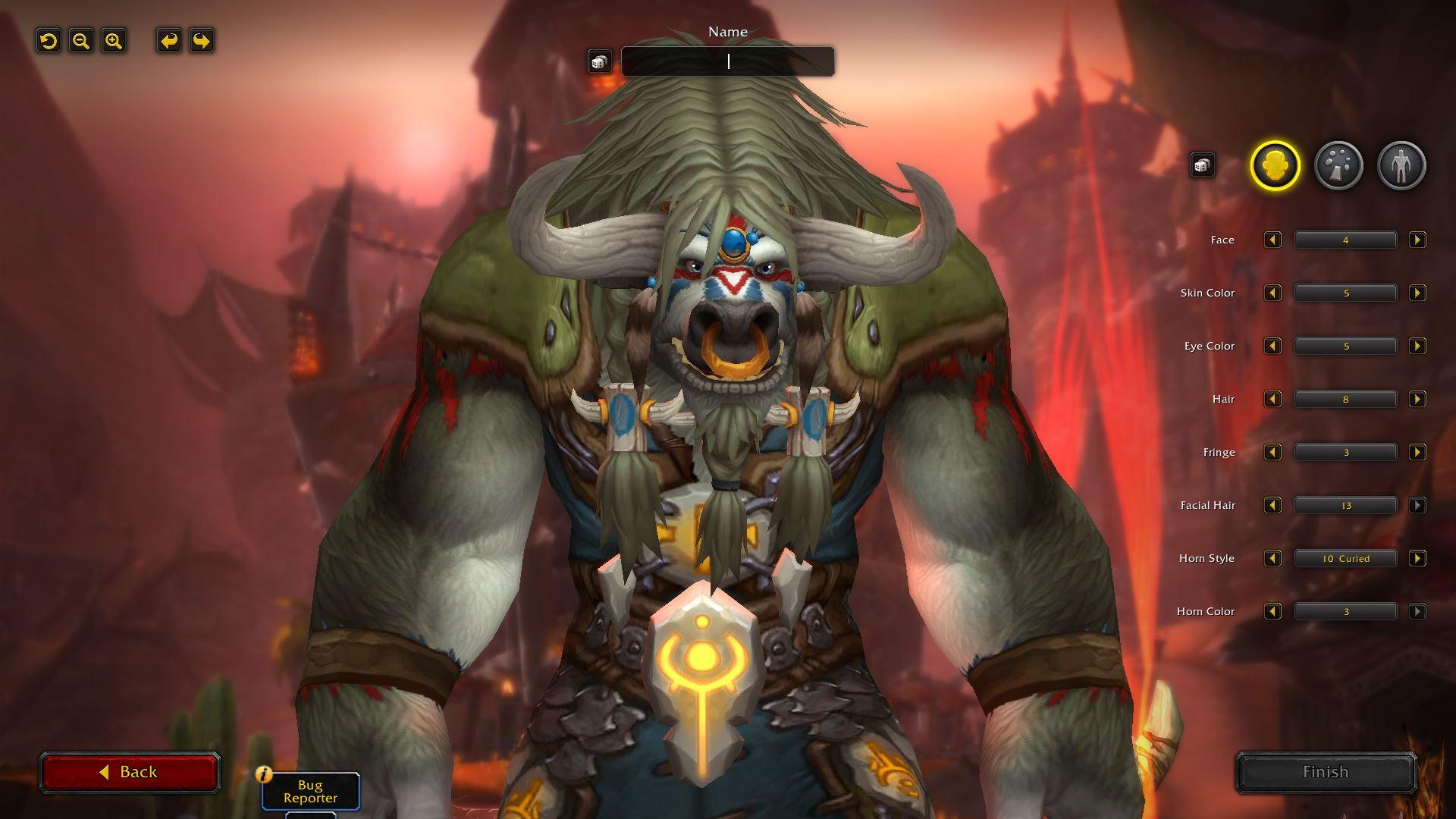Rotate the character right with the arrow

[201, 41]
